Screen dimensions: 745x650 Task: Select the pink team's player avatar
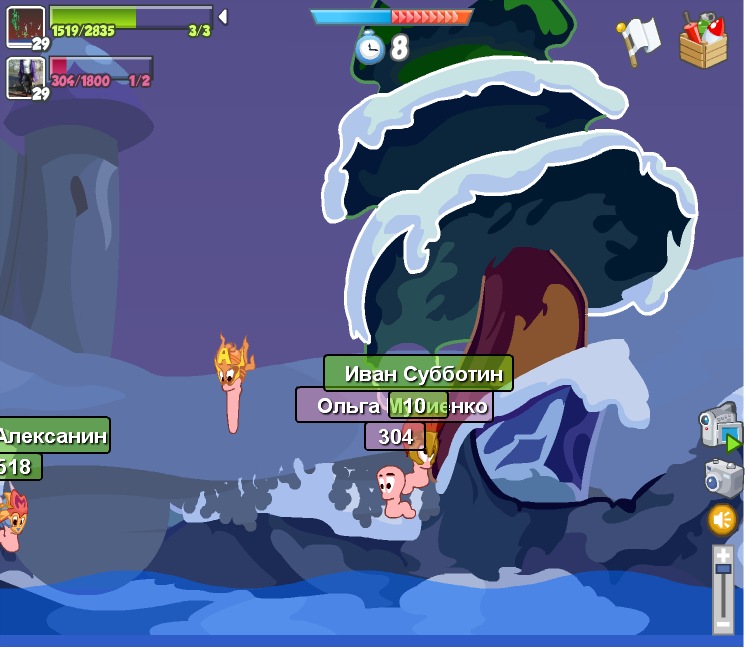coord(26,76)
